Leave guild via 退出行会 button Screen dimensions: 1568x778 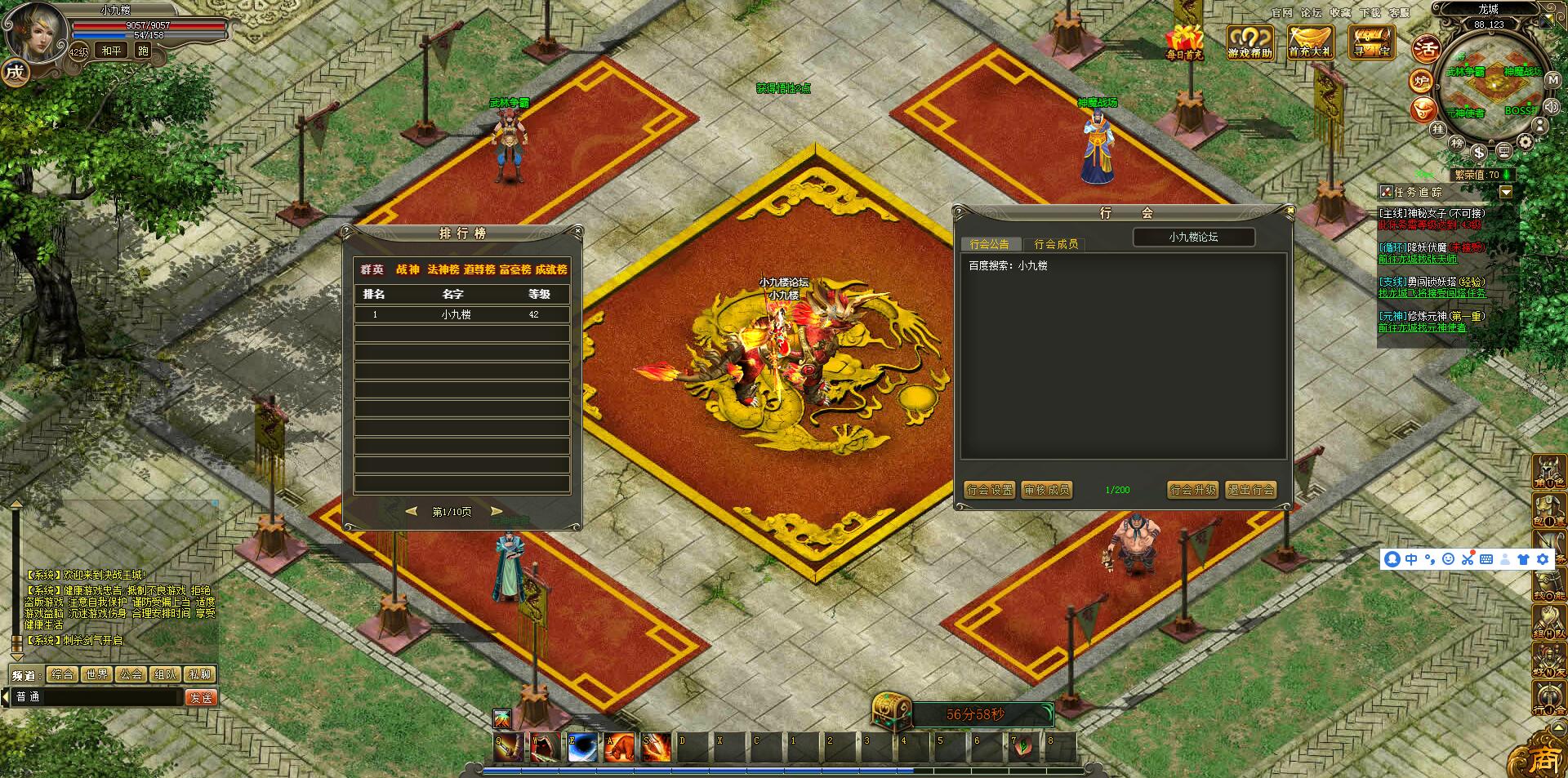click(1250, 490)
